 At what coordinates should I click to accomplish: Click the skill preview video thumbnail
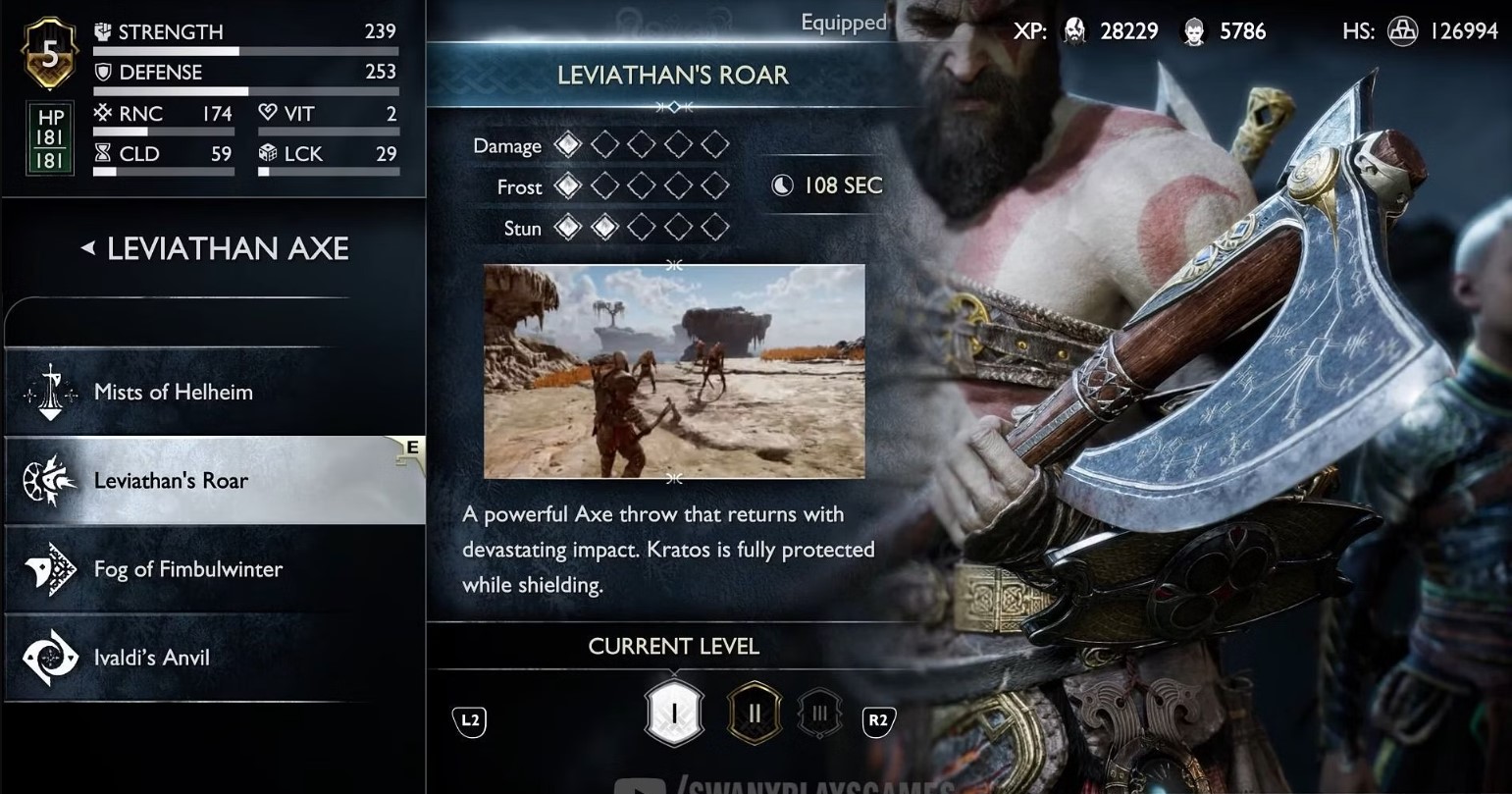pyautogui.click(x=673, y=371)
